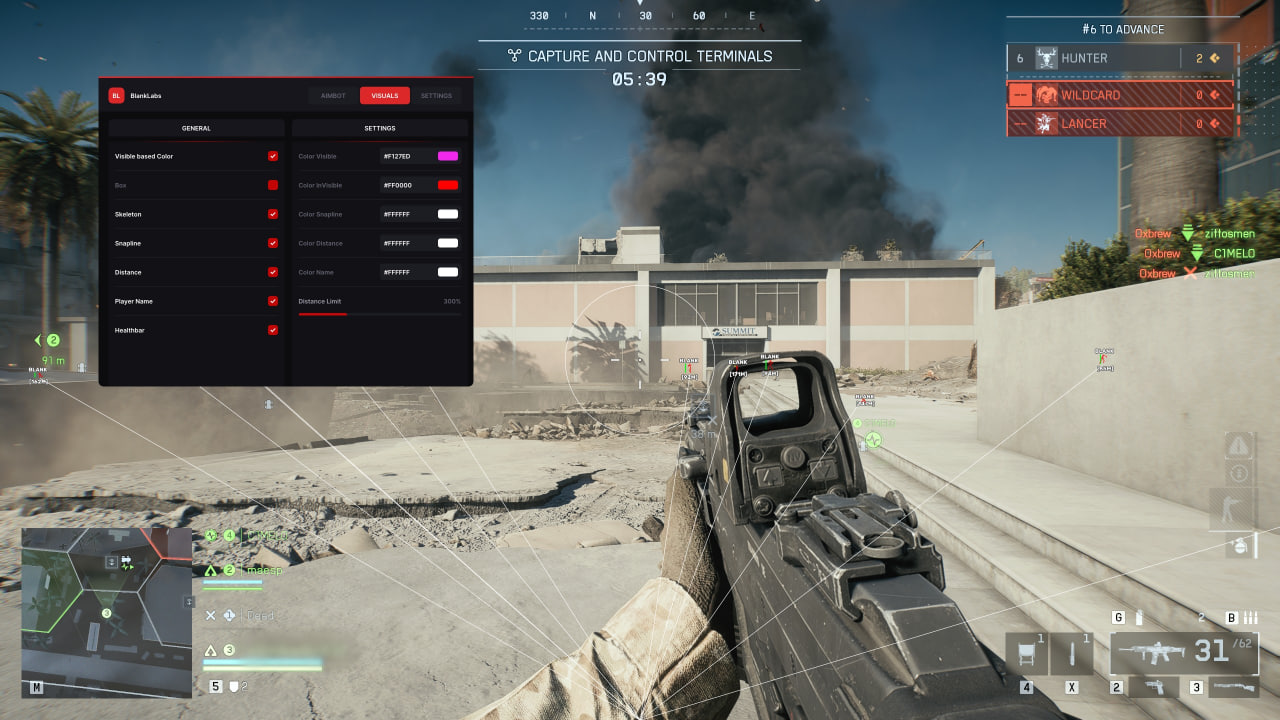Switch to the Aimbot tab in the overlay
The image size is (1280, 720).
[x=333, y=96]
